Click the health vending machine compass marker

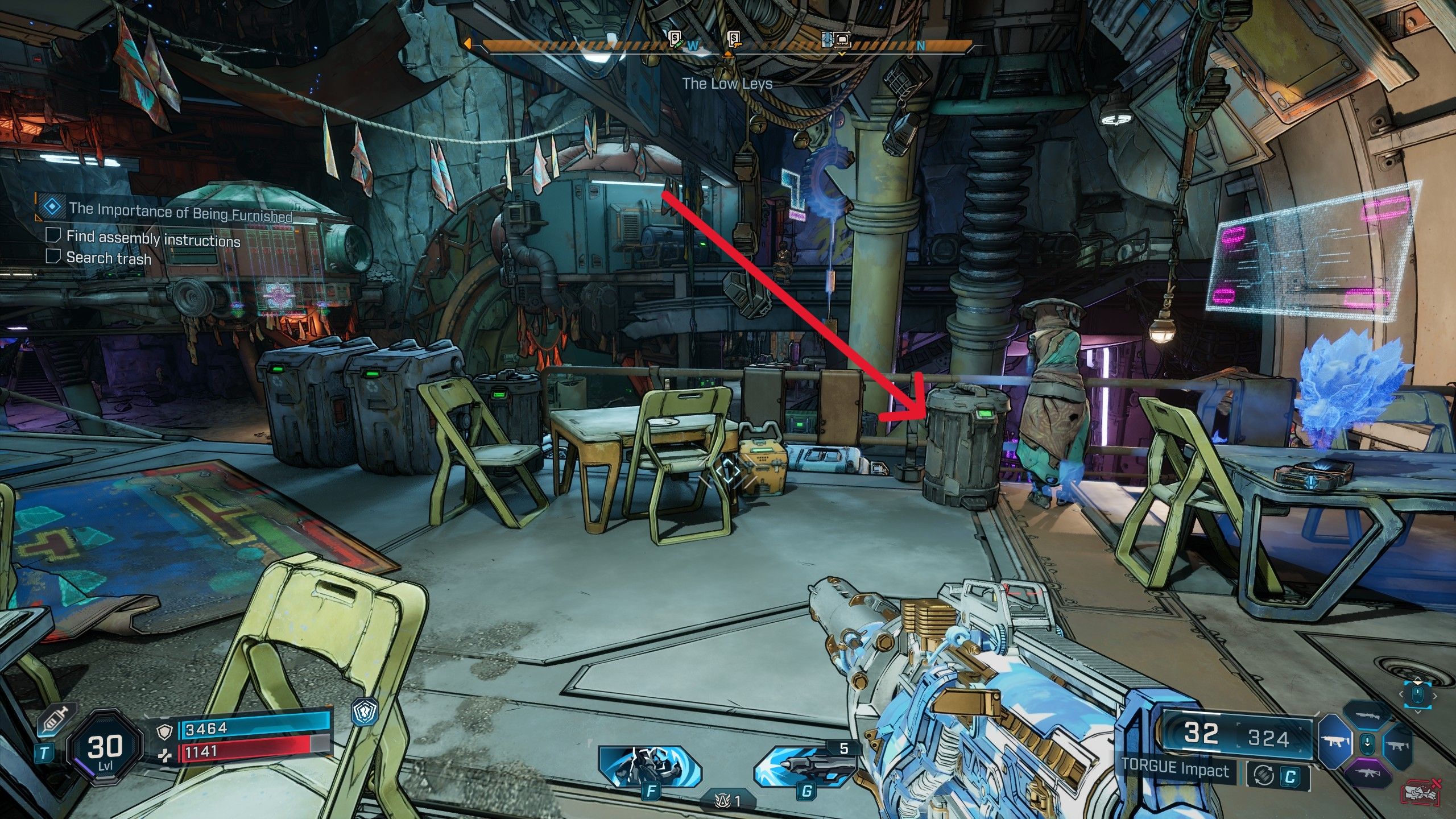(x=675, y=39)
